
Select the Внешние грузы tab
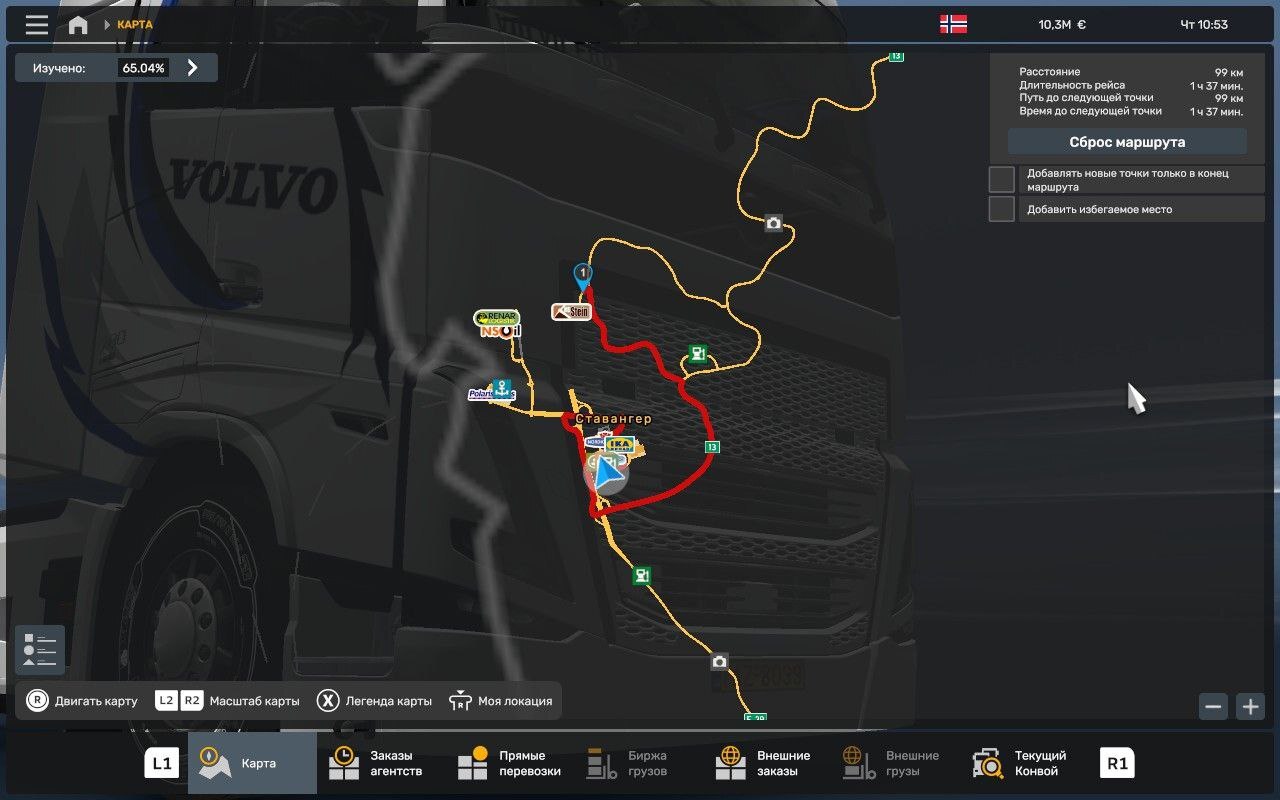[895, 764]
